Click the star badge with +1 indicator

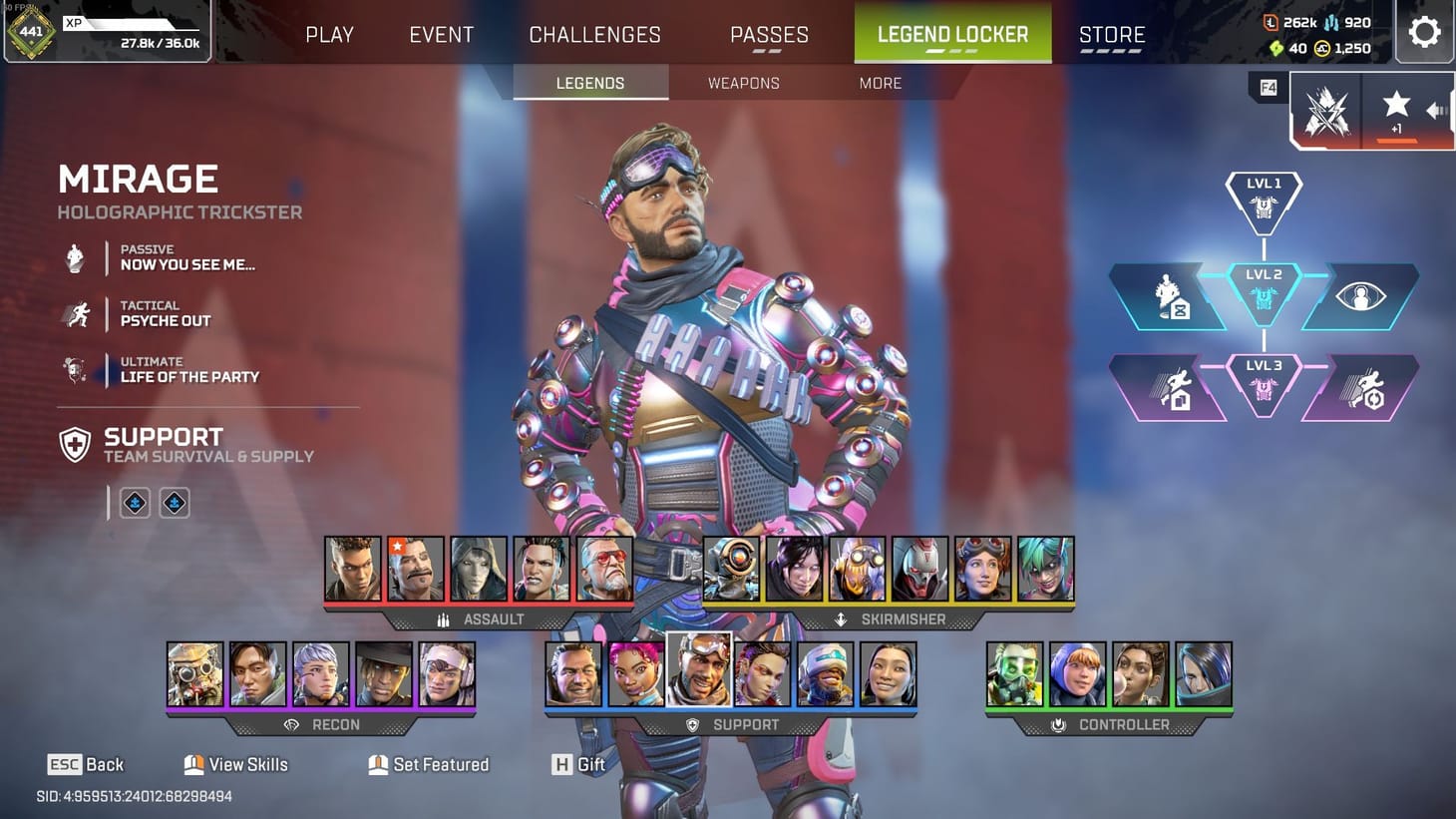[x=1396, y=108]
